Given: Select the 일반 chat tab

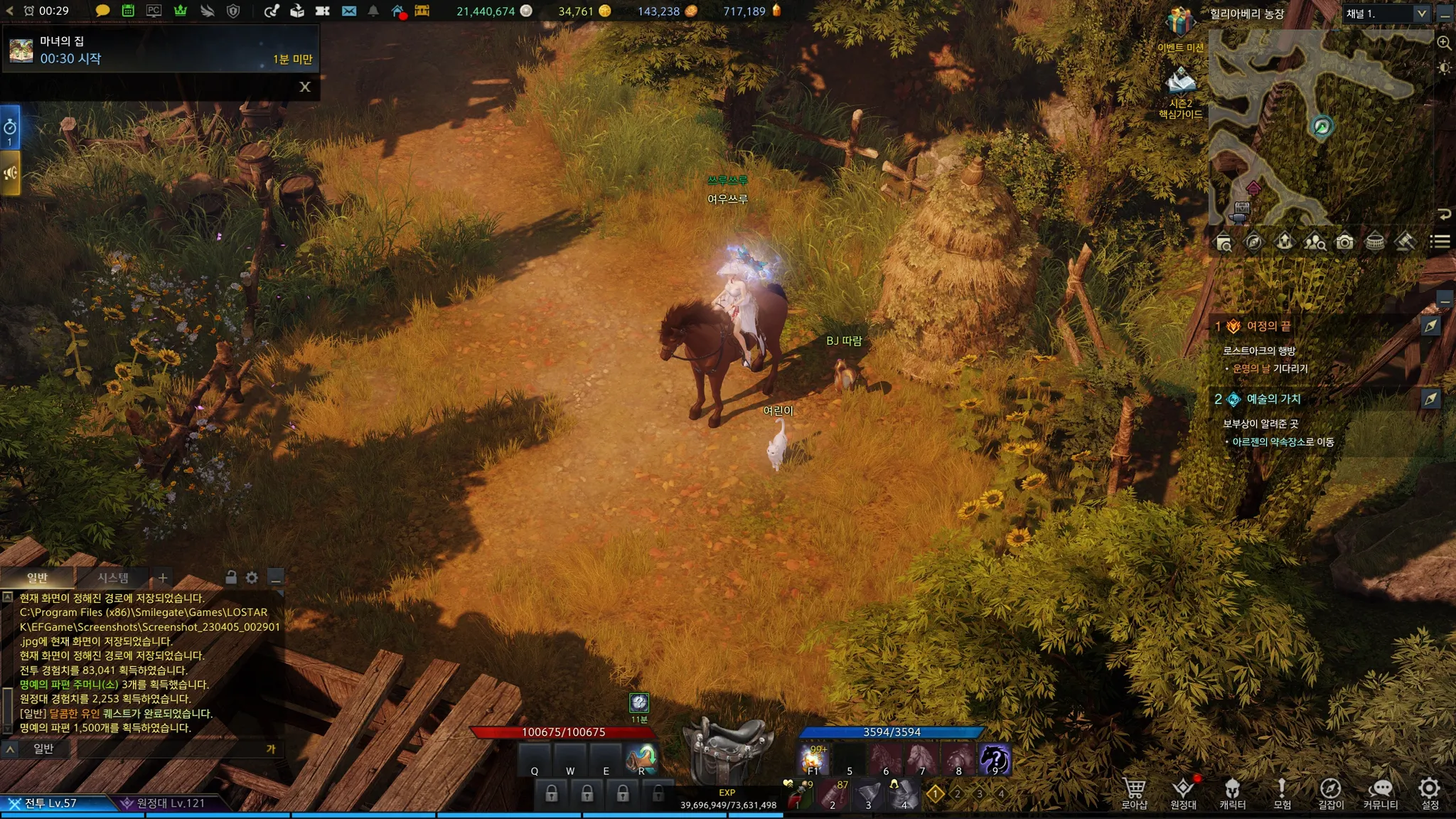Looking at the screenshot, I should [37, 578].
